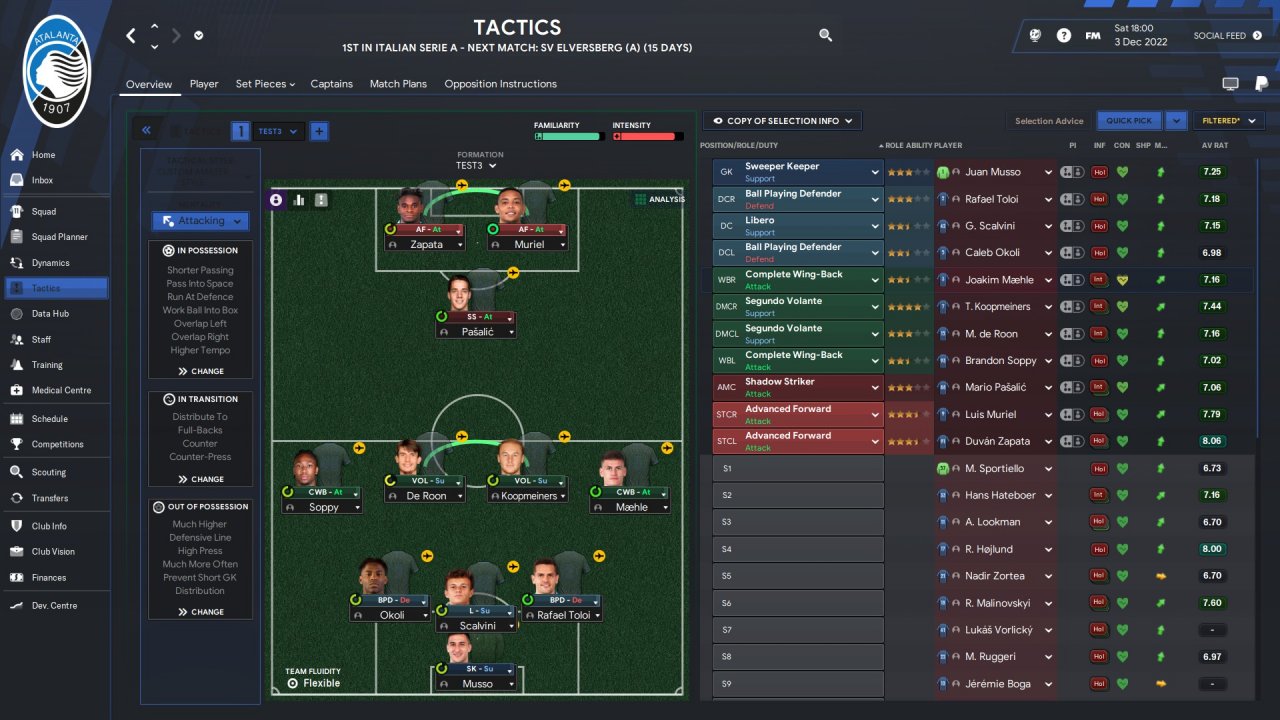Screen dimensions: 1280x720
Task: Select the Juan Musso row in squad list
Action: pos(992,172)
